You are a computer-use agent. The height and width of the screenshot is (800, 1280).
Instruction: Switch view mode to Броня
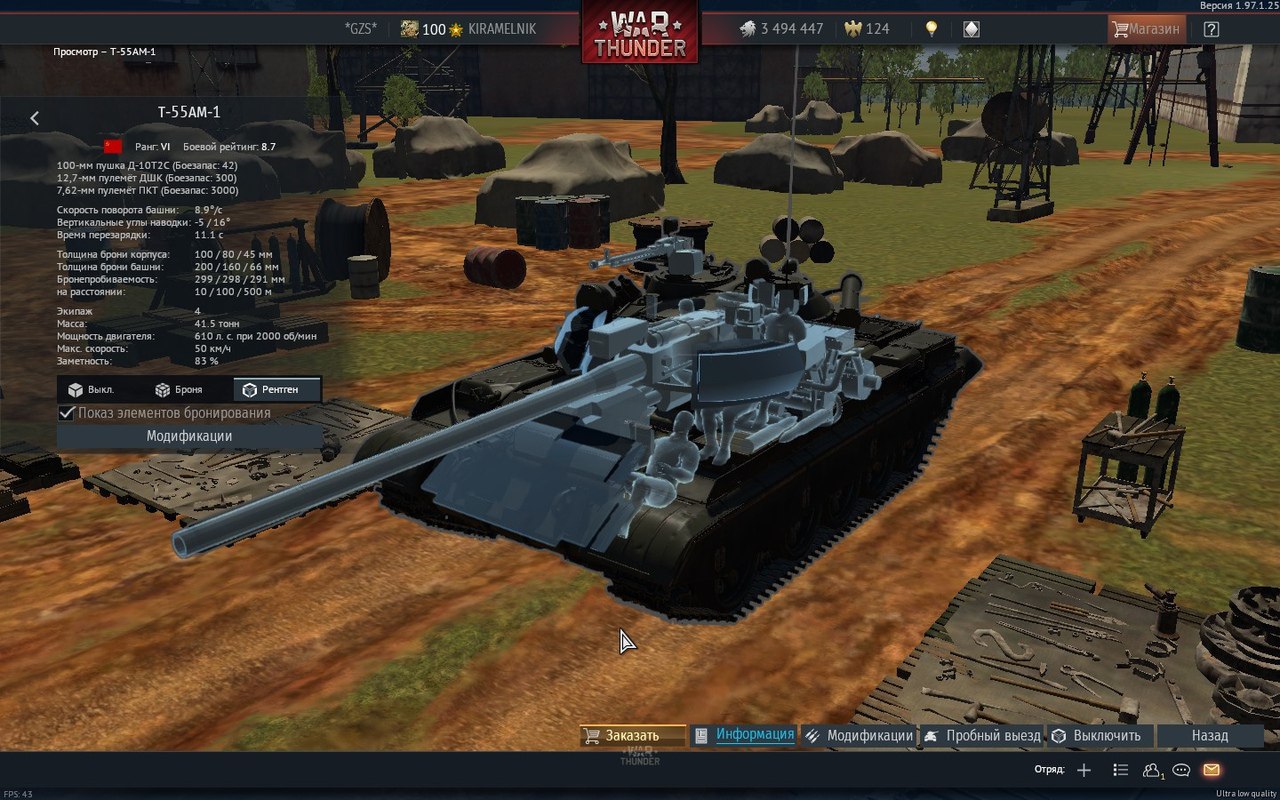point(179,390)
